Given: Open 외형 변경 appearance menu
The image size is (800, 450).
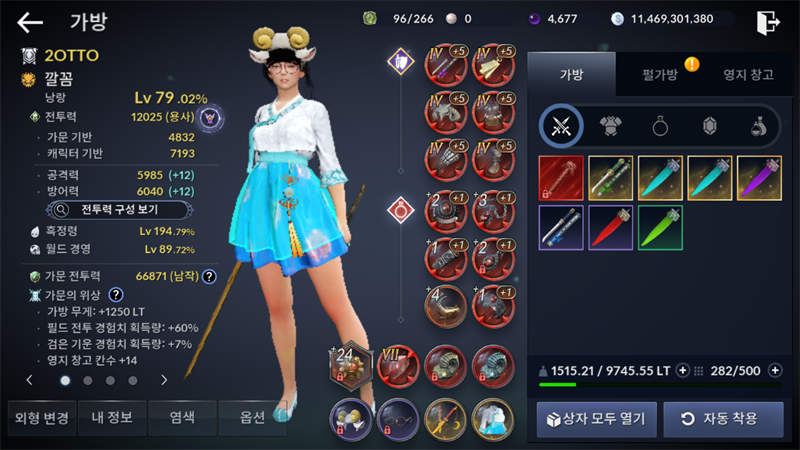Looking at the screenshot, I should (x=40, y=417).
